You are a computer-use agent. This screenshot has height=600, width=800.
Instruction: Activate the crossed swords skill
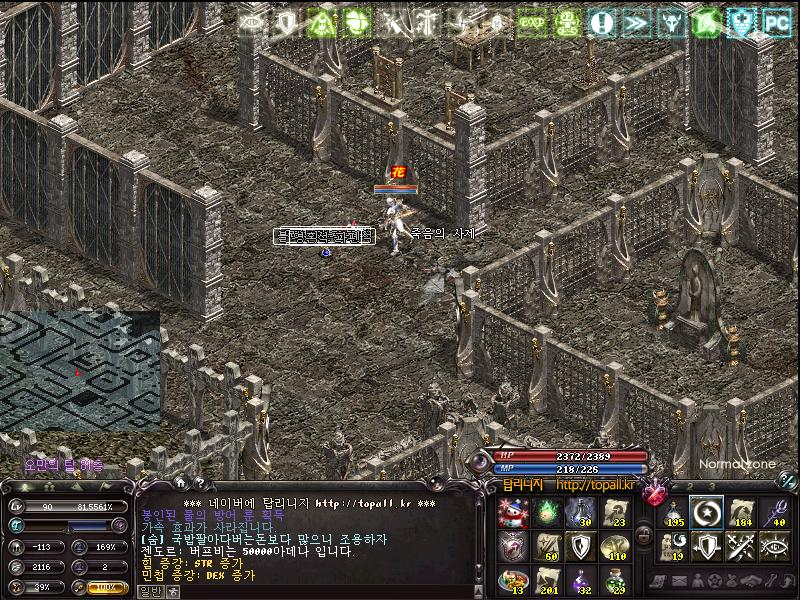pyautogui.click(x=741, y=546)
